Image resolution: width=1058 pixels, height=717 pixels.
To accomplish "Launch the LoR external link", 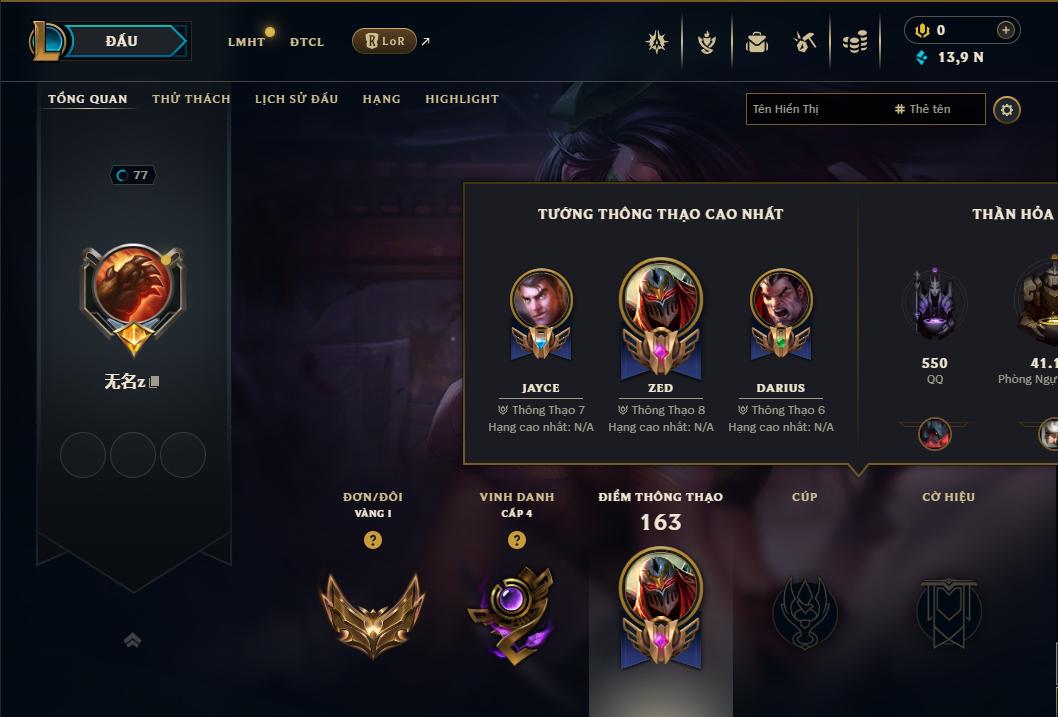I will point(385,41).
